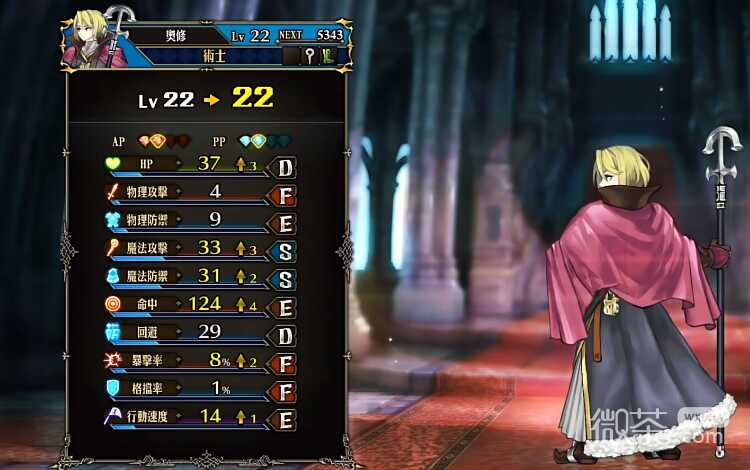Select the 物理防禦 stat row
Screen dimensions: 750x470
[198, 219]
